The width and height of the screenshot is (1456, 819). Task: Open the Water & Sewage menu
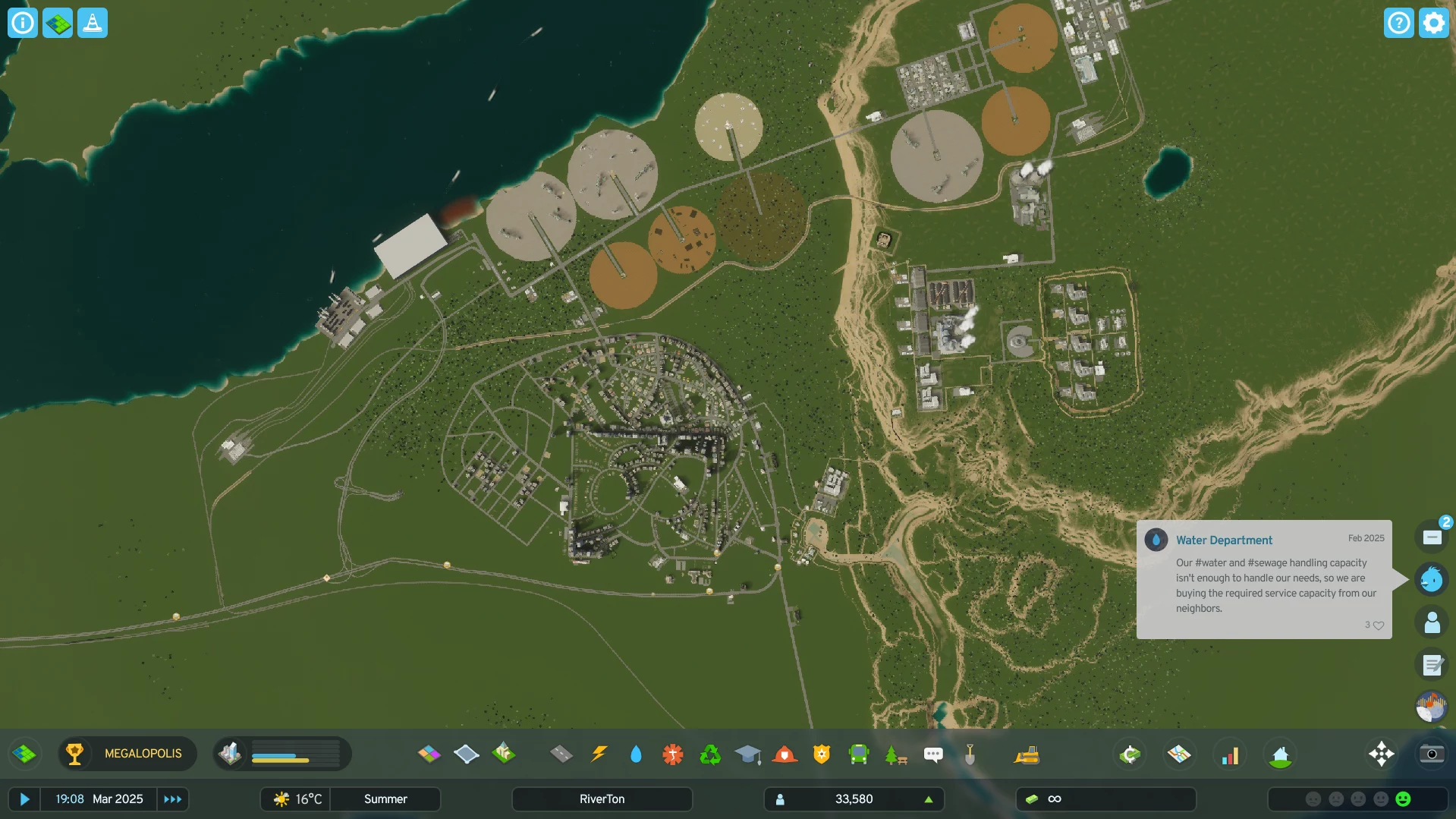click(636, 754)
